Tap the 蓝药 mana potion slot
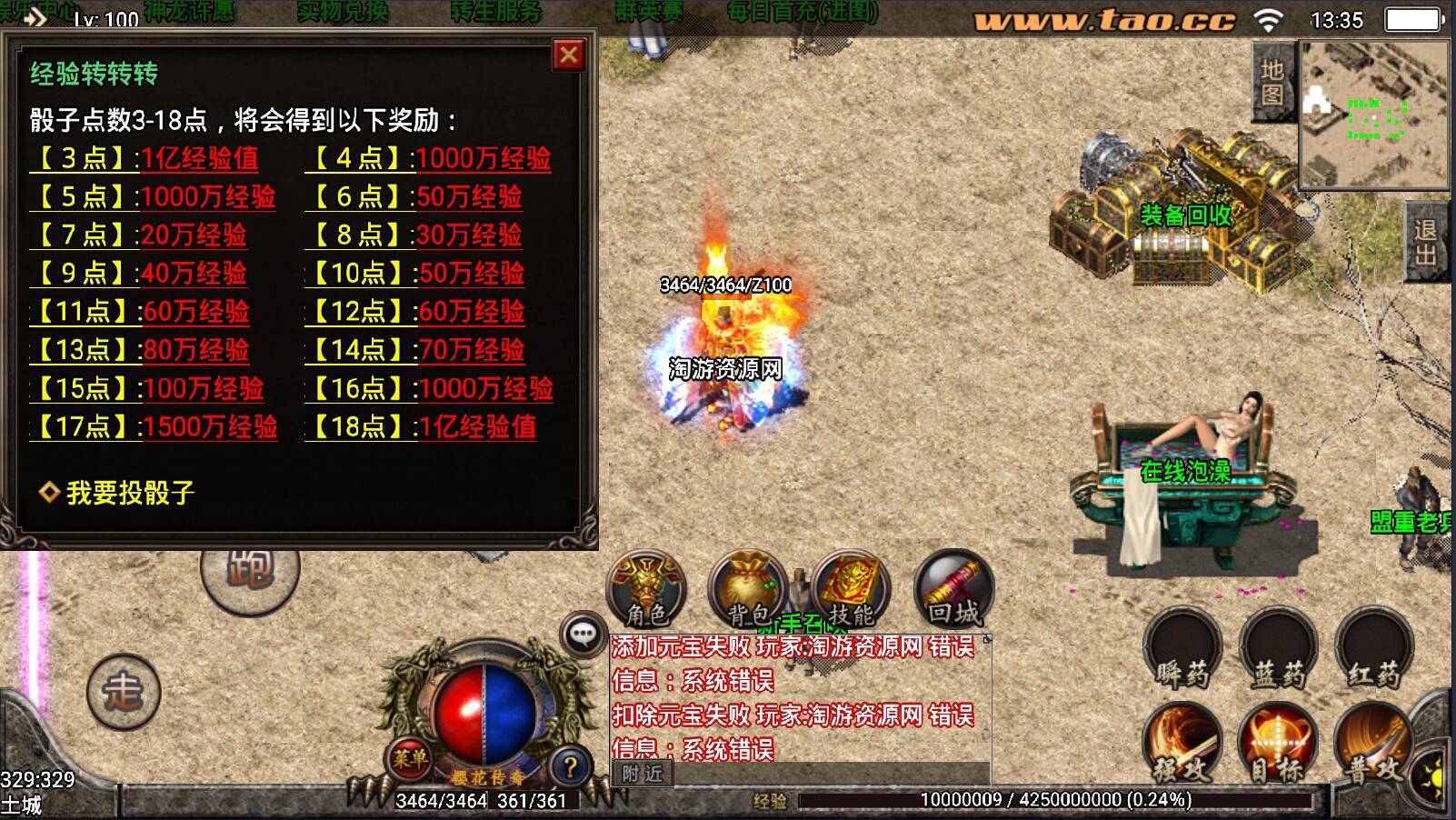This screenshot has width=1456, height=820. point(1279,648)
